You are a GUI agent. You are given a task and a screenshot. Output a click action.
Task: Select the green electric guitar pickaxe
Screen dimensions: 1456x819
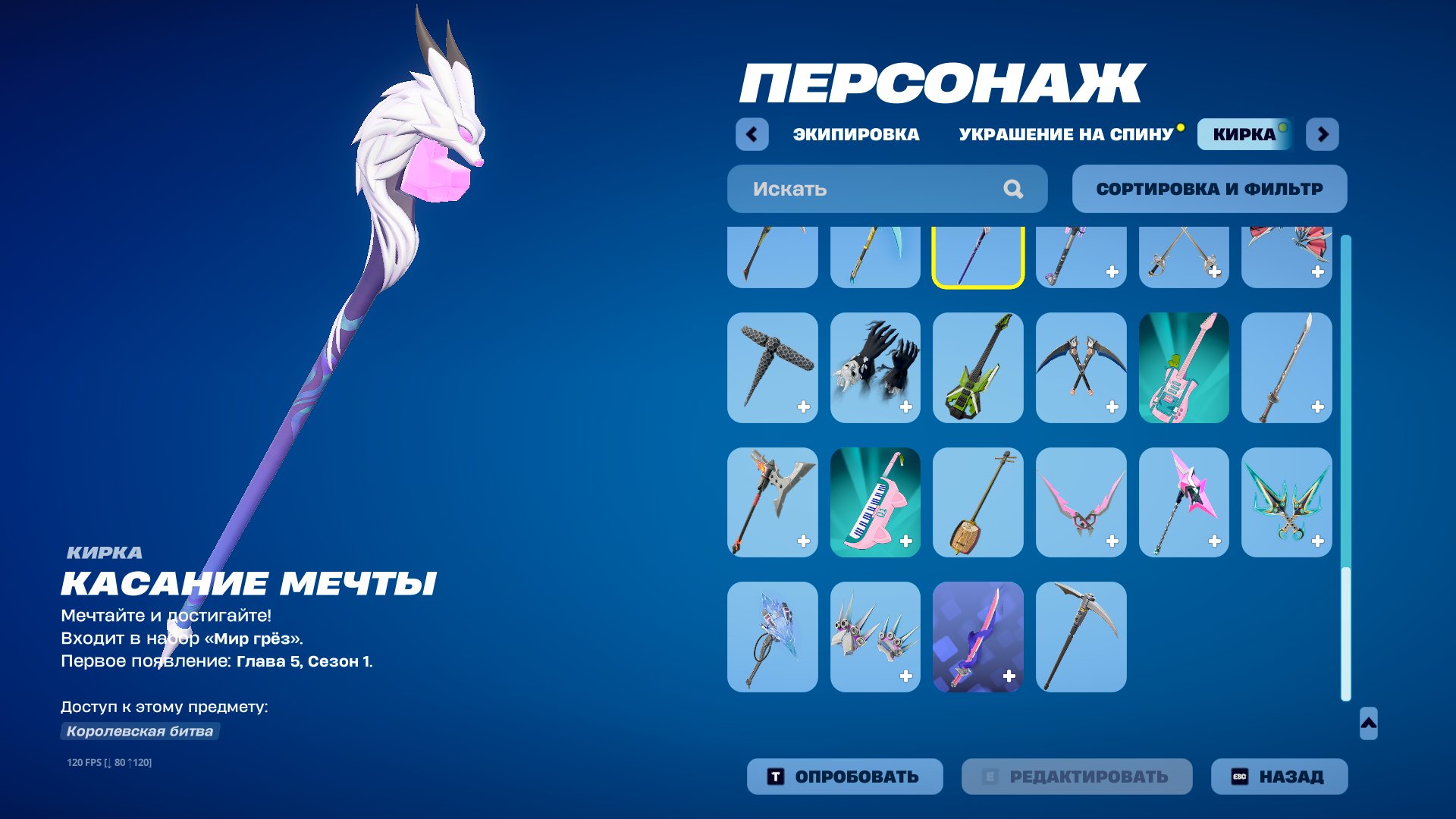coord(978,368)
